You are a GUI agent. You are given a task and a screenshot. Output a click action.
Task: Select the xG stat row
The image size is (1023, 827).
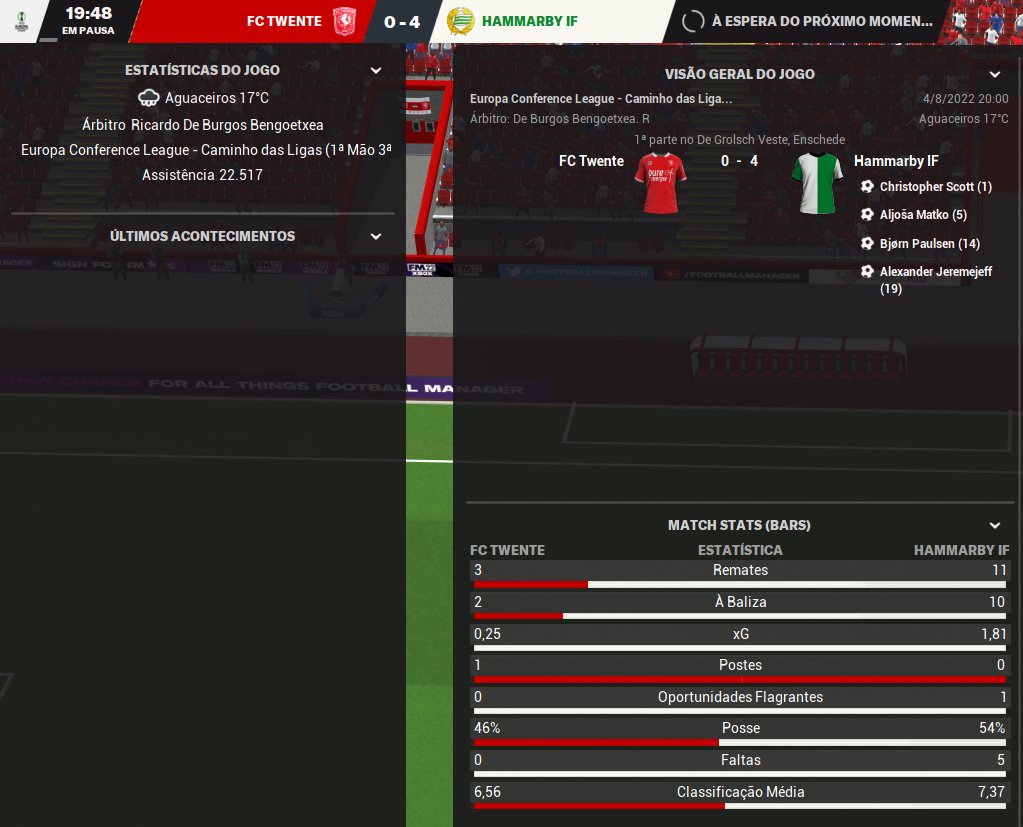click(740, 635)
